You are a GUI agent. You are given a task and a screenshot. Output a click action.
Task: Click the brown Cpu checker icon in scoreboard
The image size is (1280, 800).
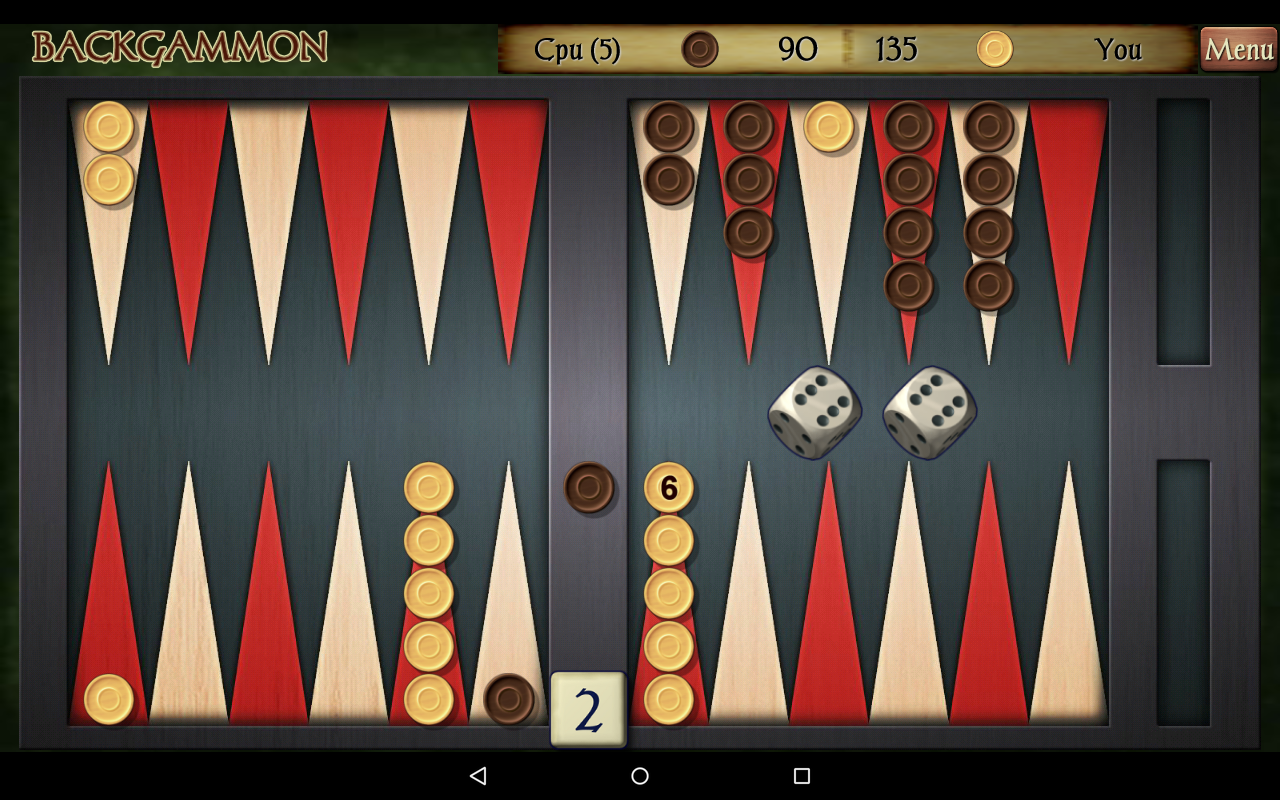(700, 48)
